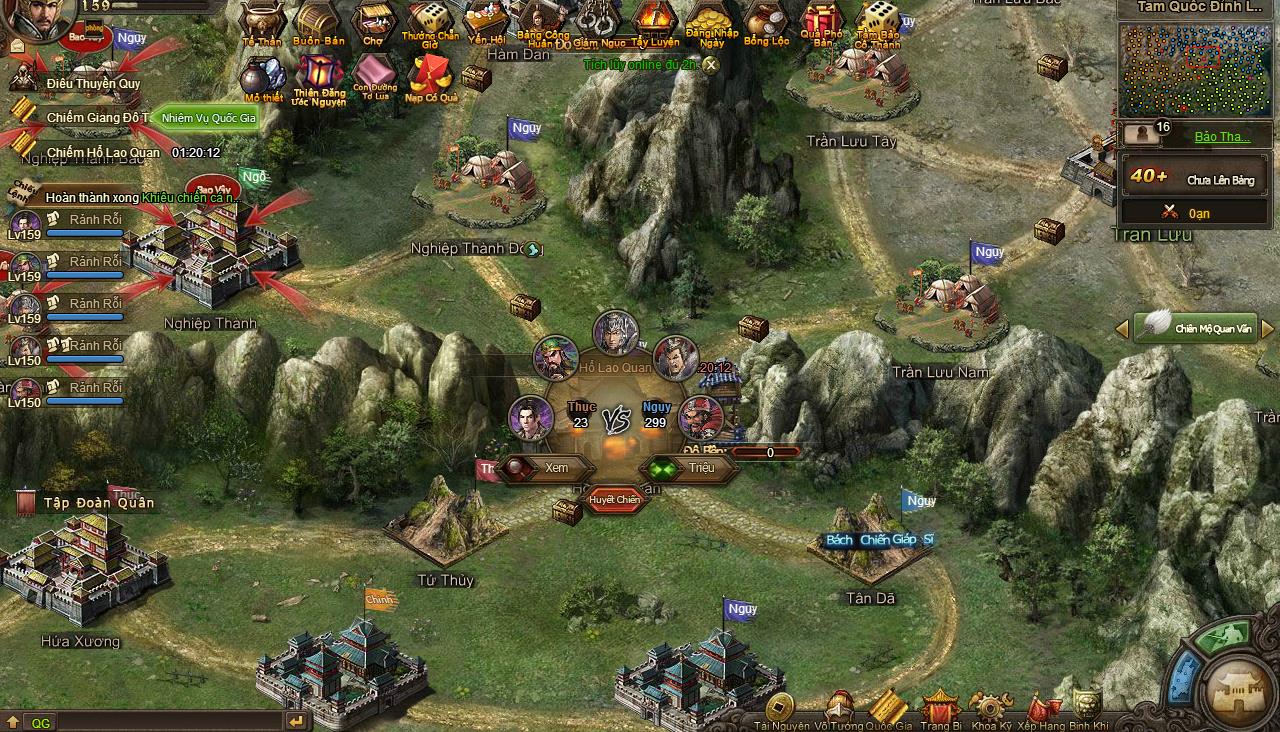Click the Triệu summon button
Viewport: 1280px width, 732px height.
(x=707, y=467)
